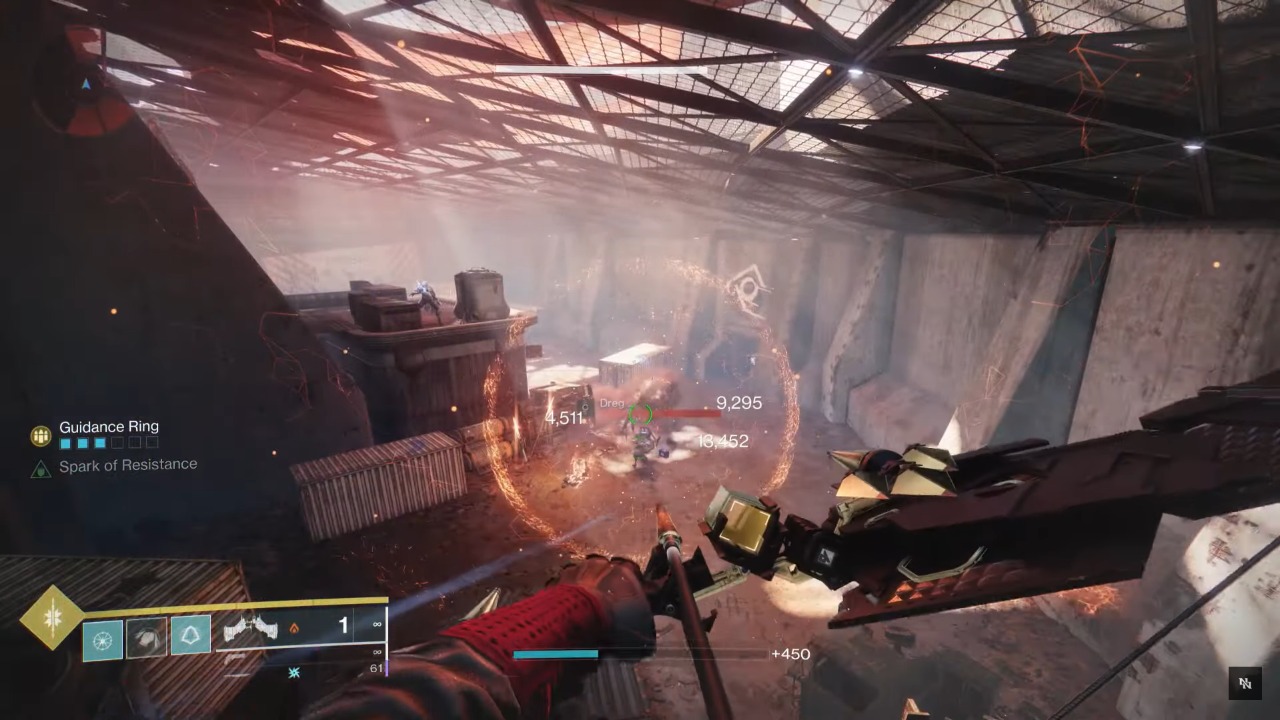Click the channel watermark logo

pos(1245,684)
